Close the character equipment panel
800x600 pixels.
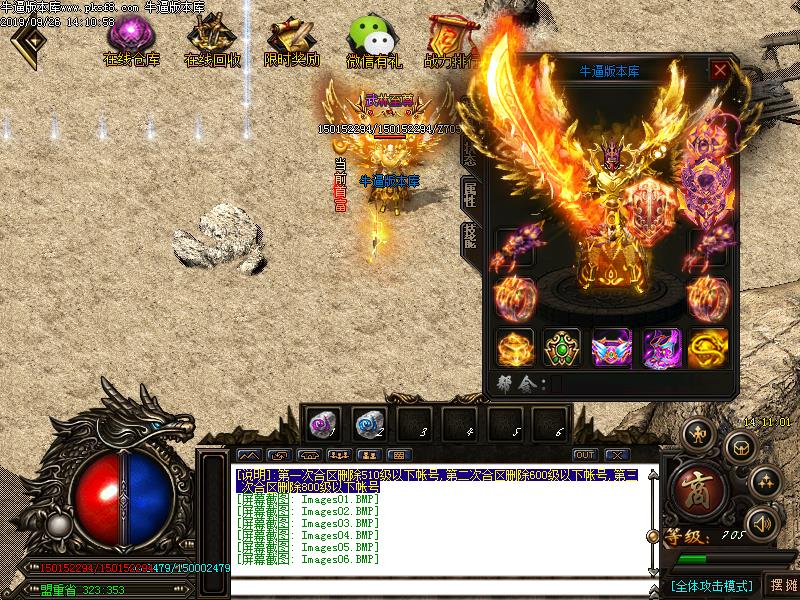click(x=719, y=70)
